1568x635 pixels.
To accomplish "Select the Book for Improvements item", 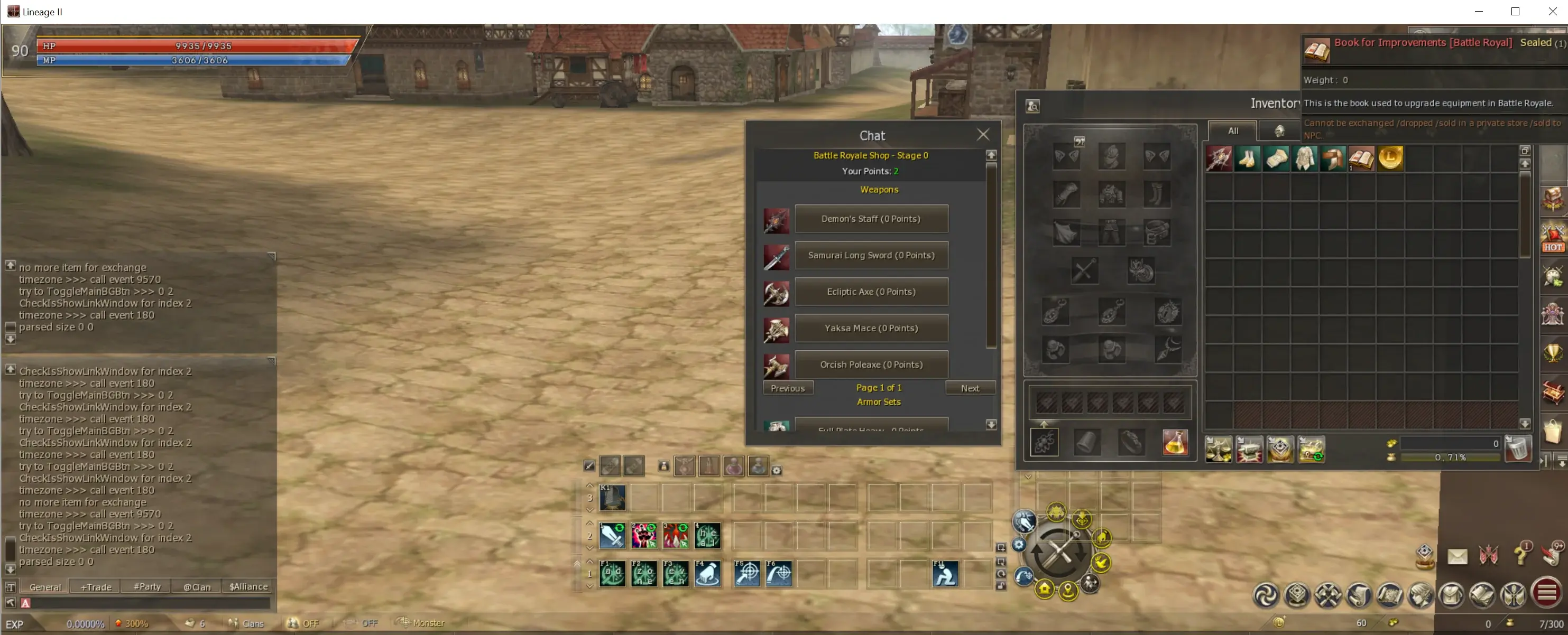I will (1361, 158).
